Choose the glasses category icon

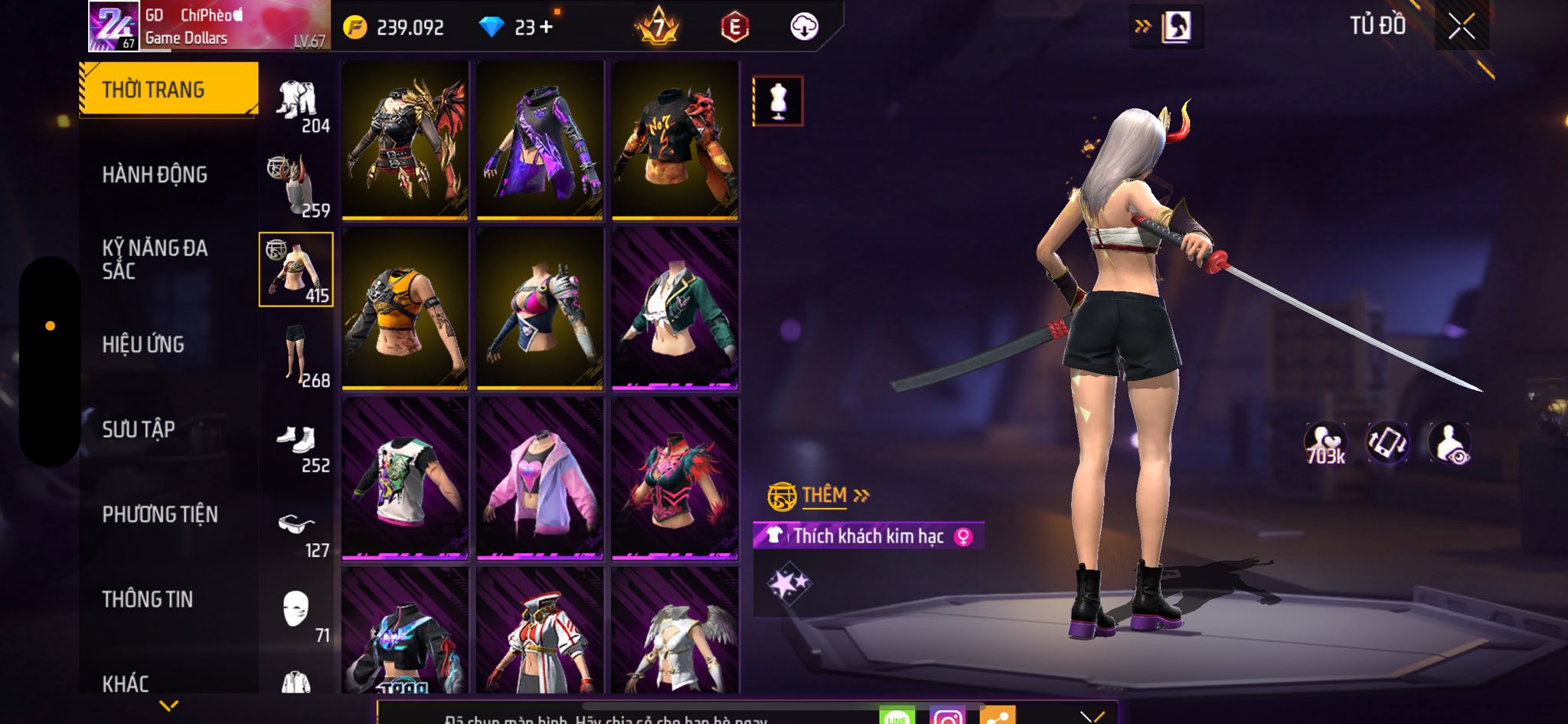(297, 529)
